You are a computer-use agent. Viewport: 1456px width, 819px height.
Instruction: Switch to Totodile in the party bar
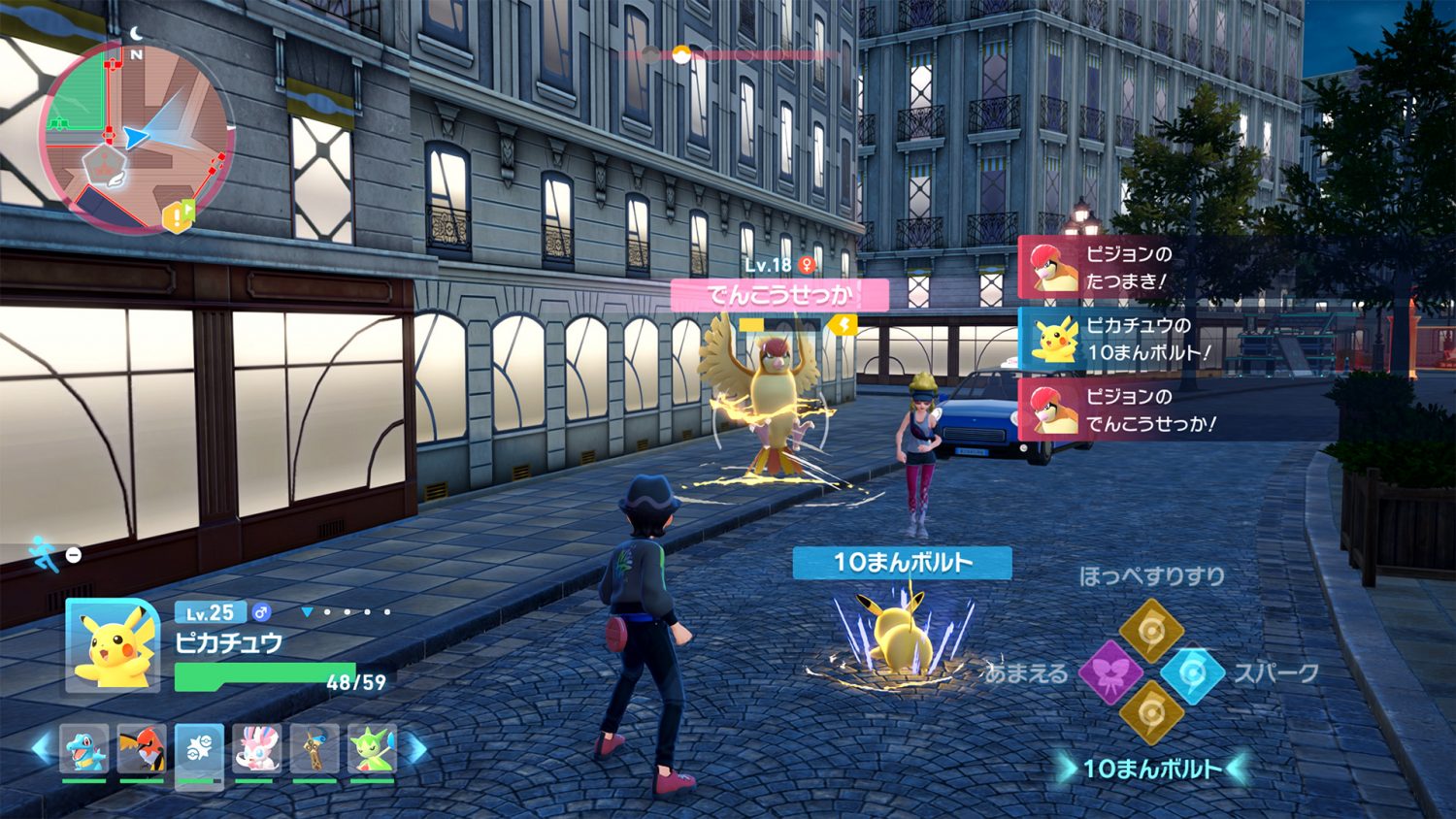(84, 750)
